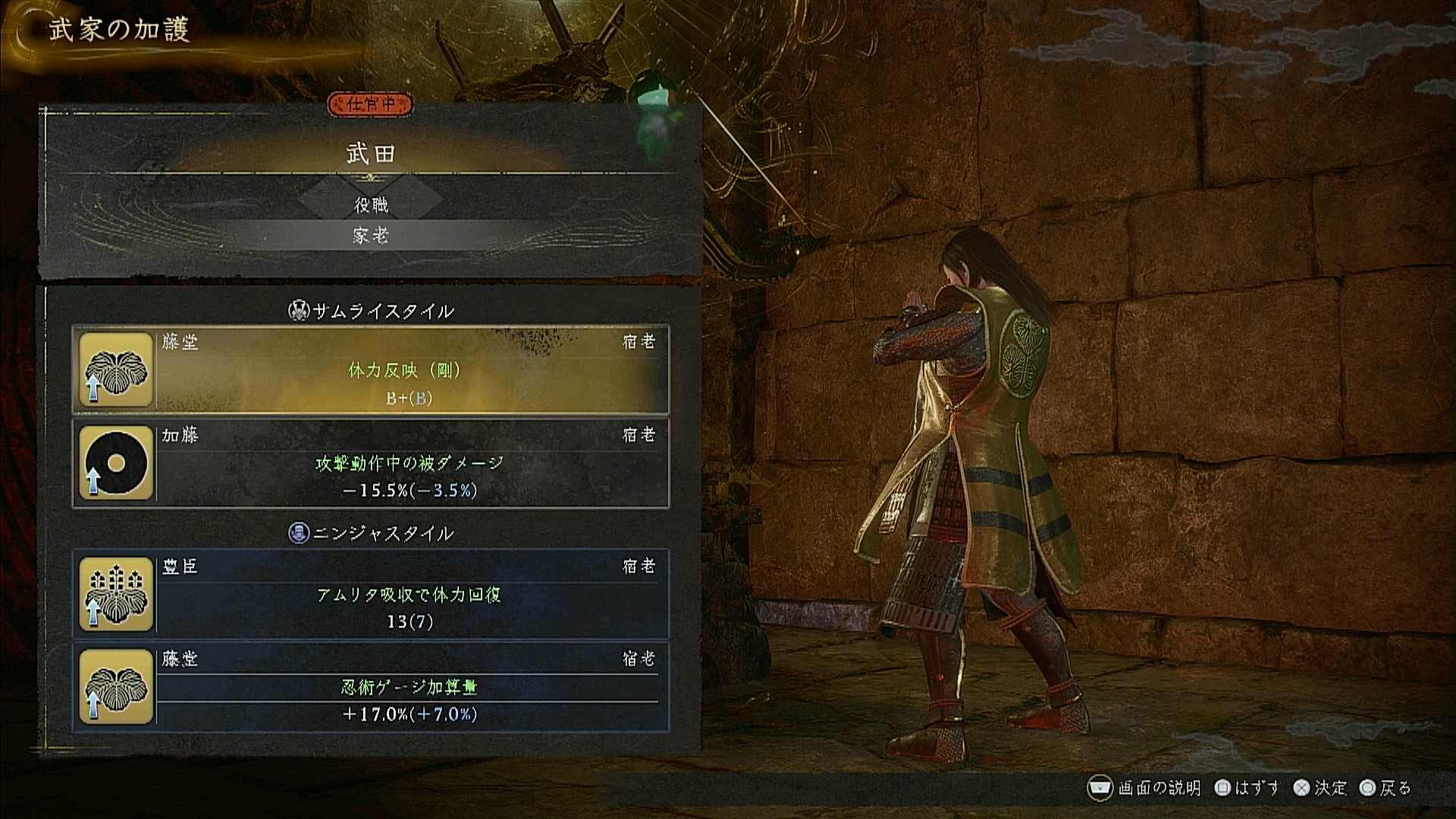Viewport: 1456px width, 819px height.
Task: Select the 家老 position entry
Action: [371, 236]
